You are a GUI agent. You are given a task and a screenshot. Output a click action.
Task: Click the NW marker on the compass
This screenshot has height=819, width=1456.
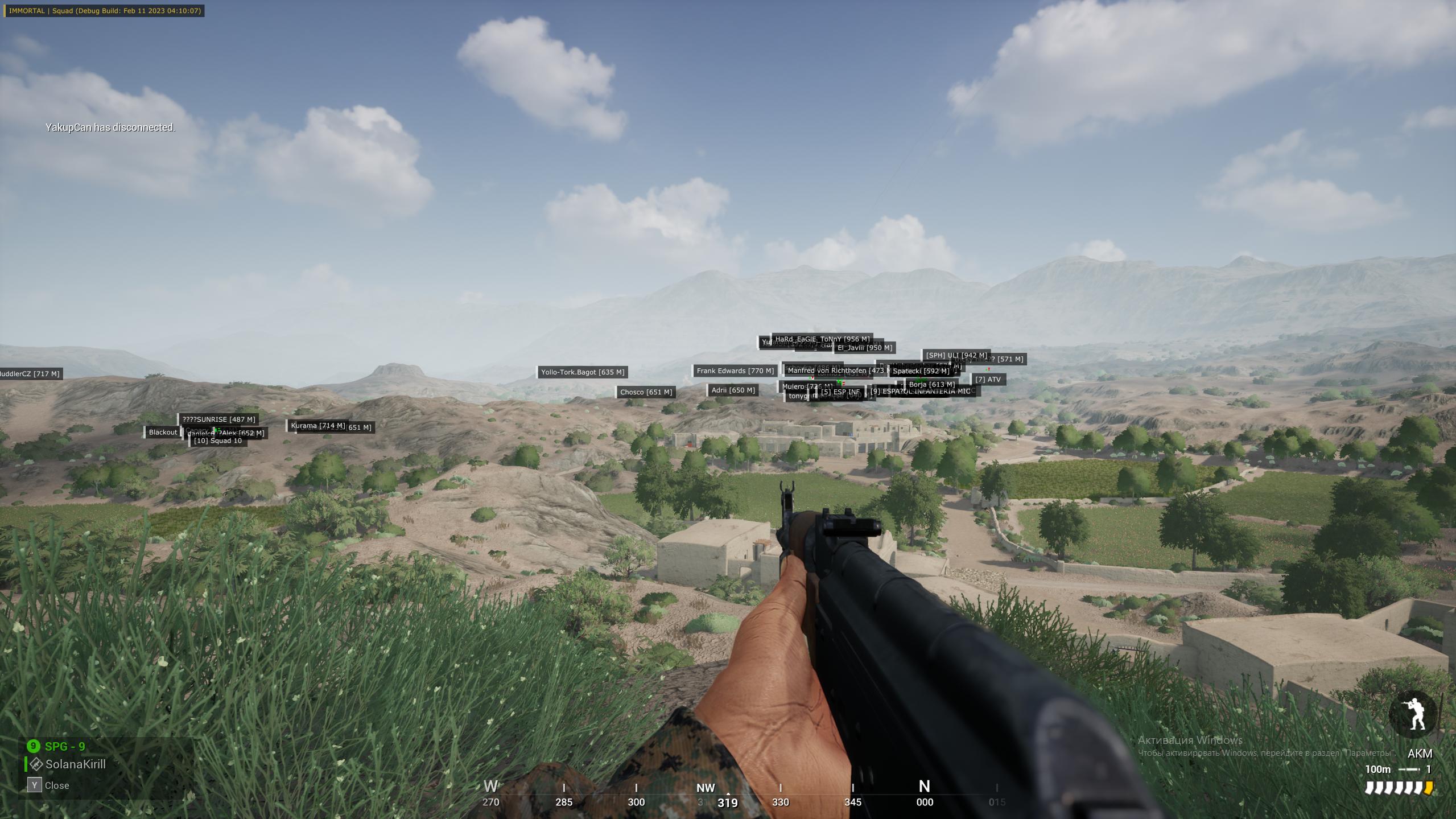(x=706, y=788)
